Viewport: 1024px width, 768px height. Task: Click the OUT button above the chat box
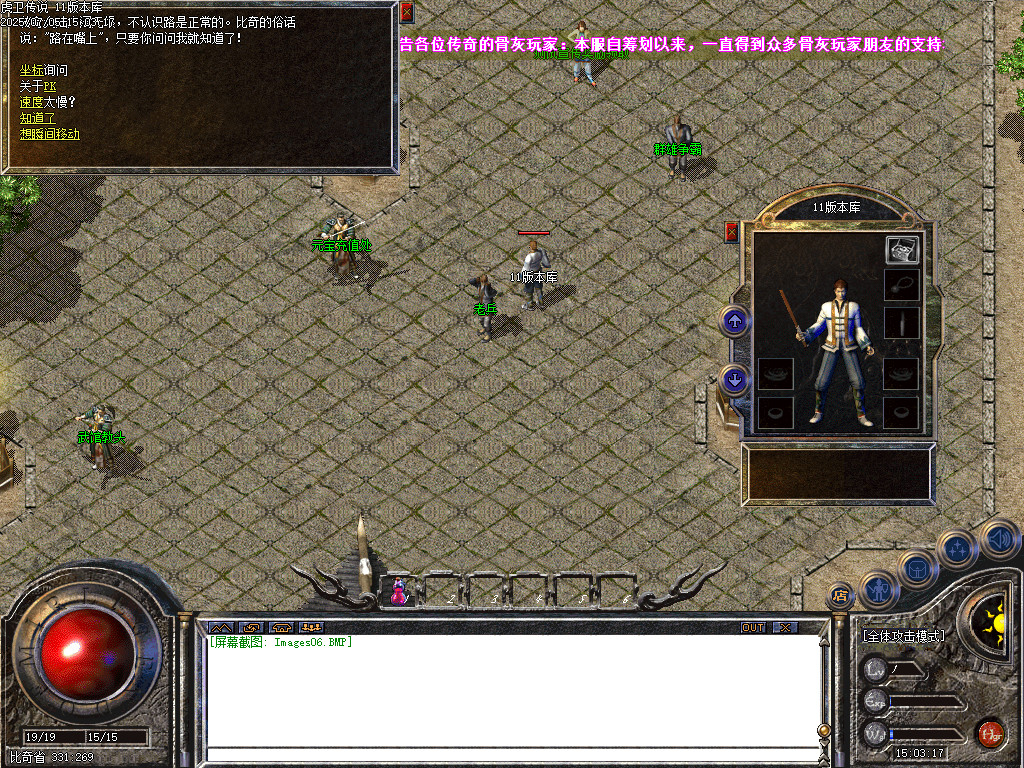[753, 627]
